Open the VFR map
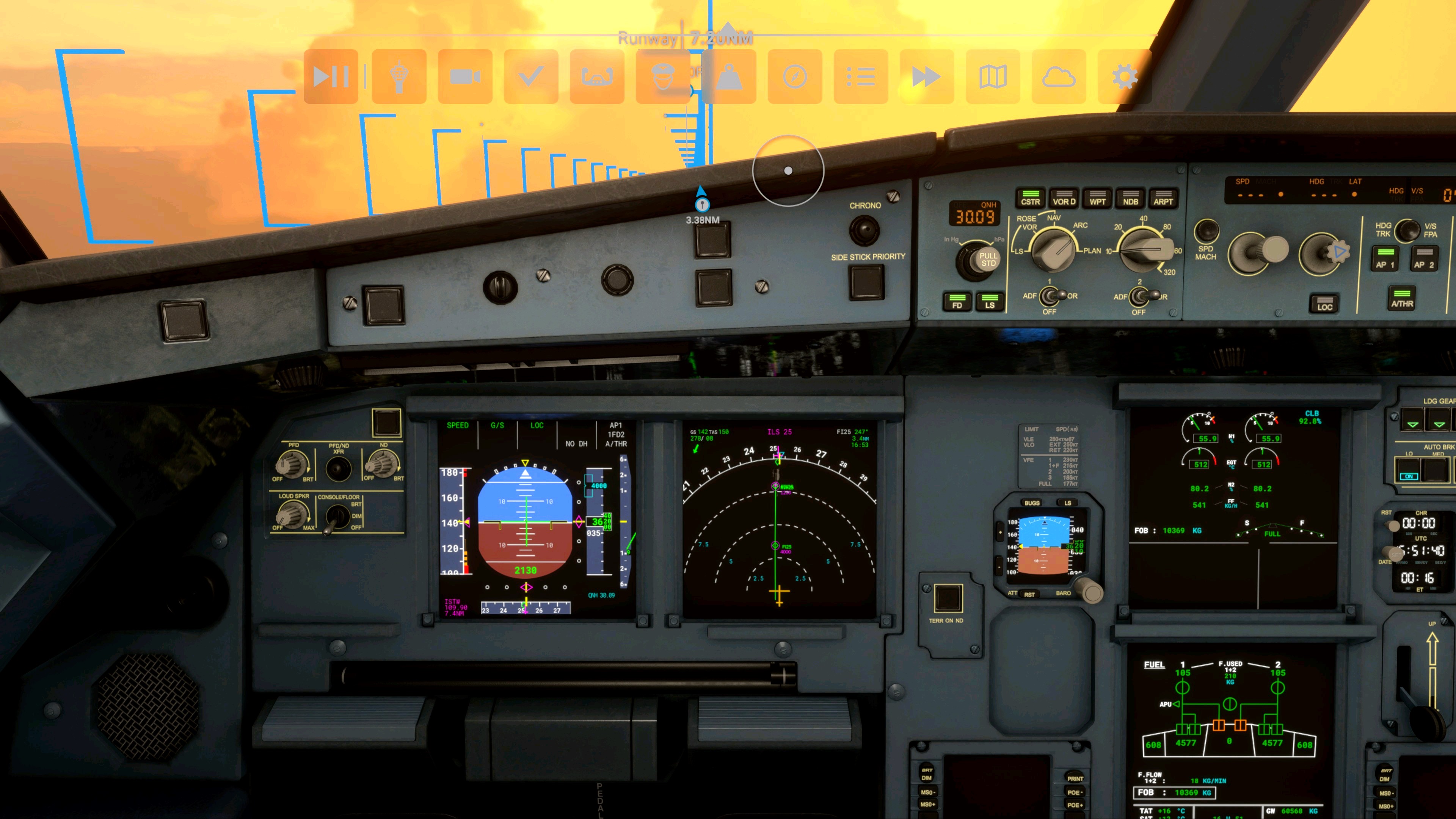Image resolution: width=1456 pixels, height=819 pixels. coord(993,77)
